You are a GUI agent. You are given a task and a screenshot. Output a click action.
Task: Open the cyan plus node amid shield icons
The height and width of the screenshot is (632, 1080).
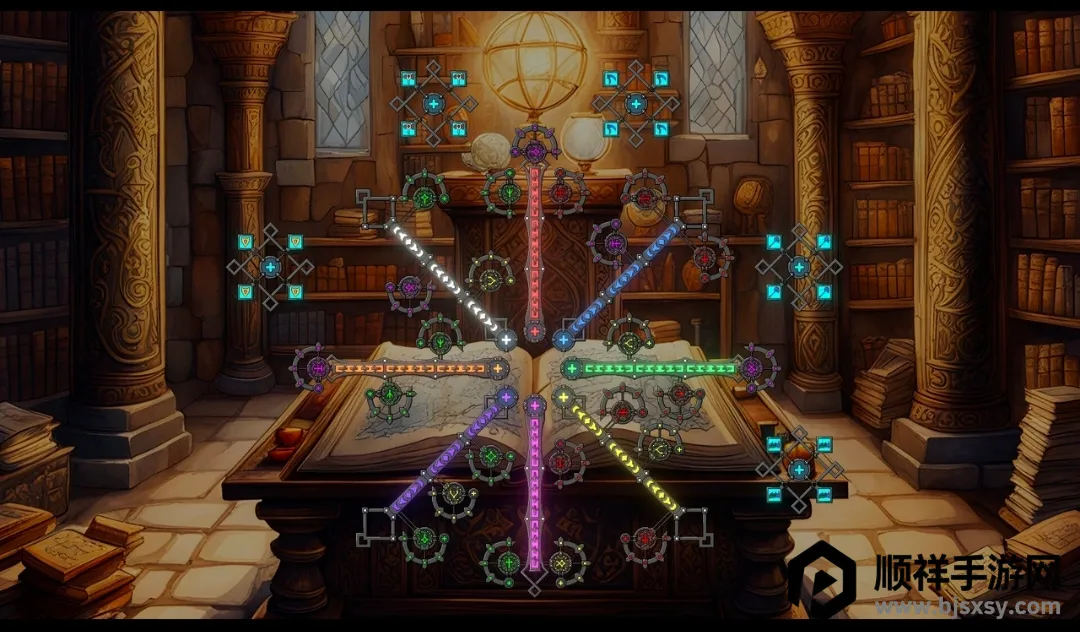point(271,267)
